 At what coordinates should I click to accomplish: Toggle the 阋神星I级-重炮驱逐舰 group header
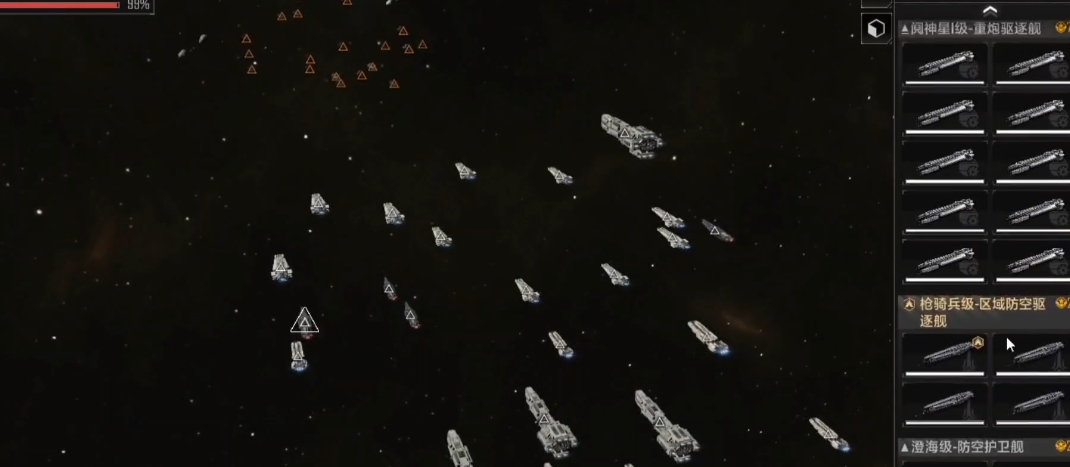[x=975, y=29]
